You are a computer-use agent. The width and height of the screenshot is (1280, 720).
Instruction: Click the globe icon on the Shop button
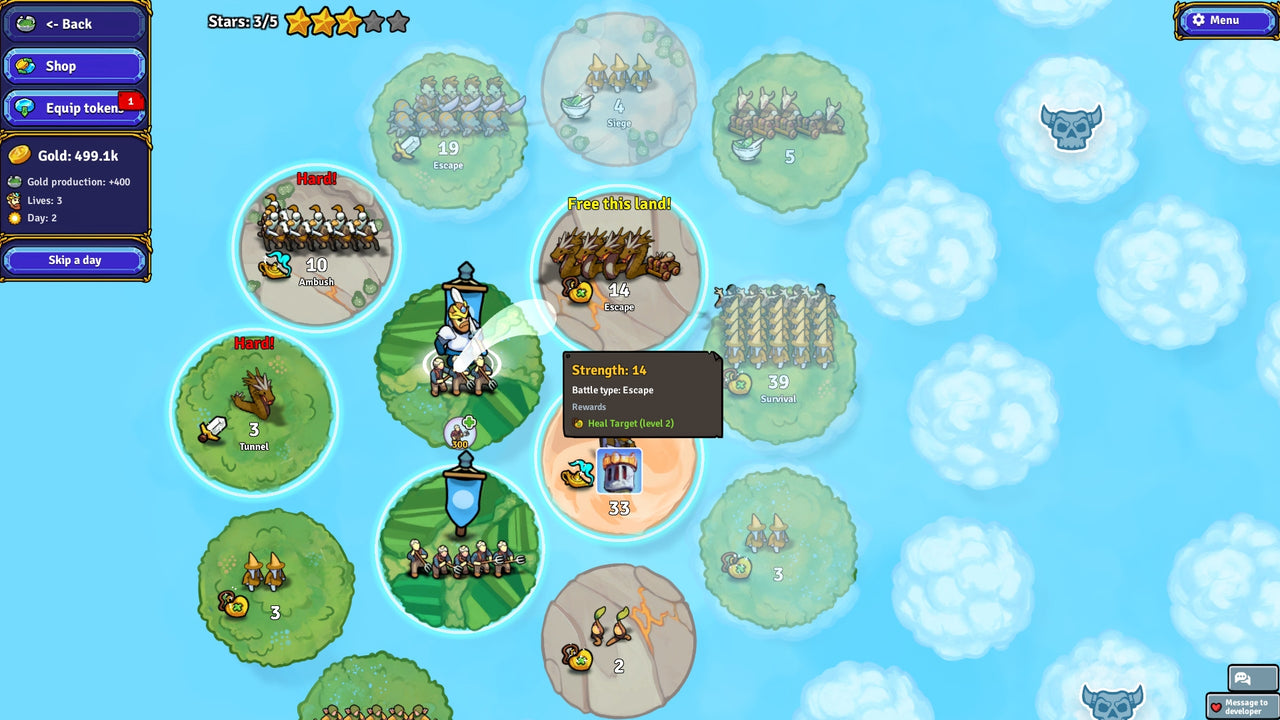[27, 66]
